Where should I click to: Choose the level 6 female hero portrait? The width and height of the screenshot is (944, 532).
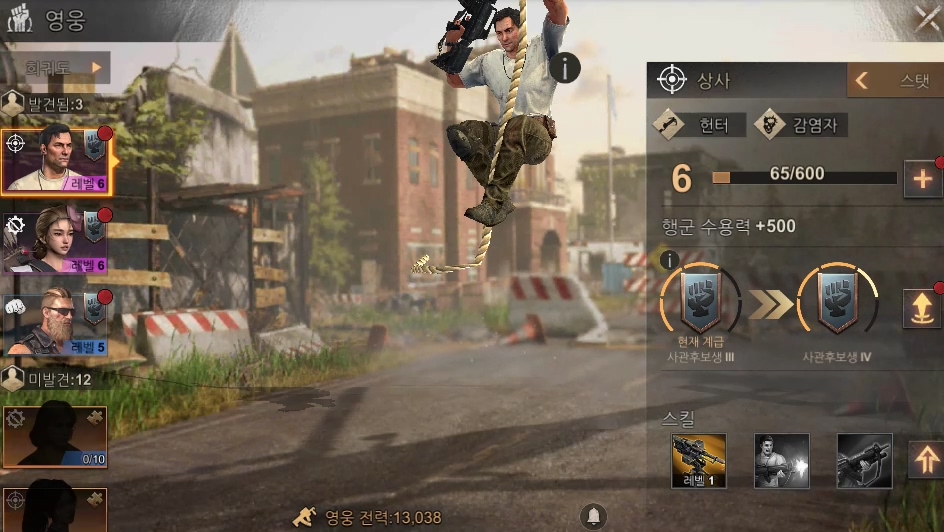pos(54,241)
